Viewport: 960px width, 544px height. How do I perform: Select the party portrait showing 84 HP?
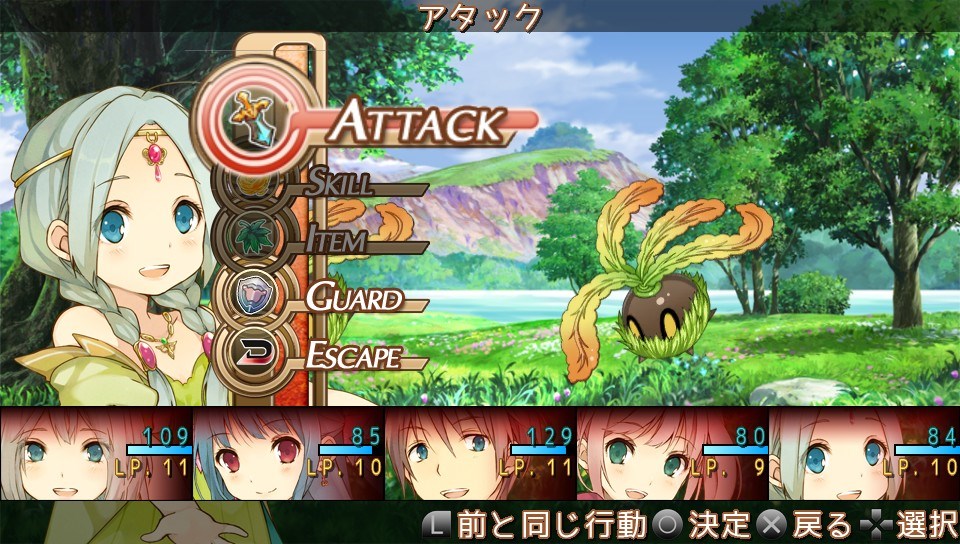point(864,453)
